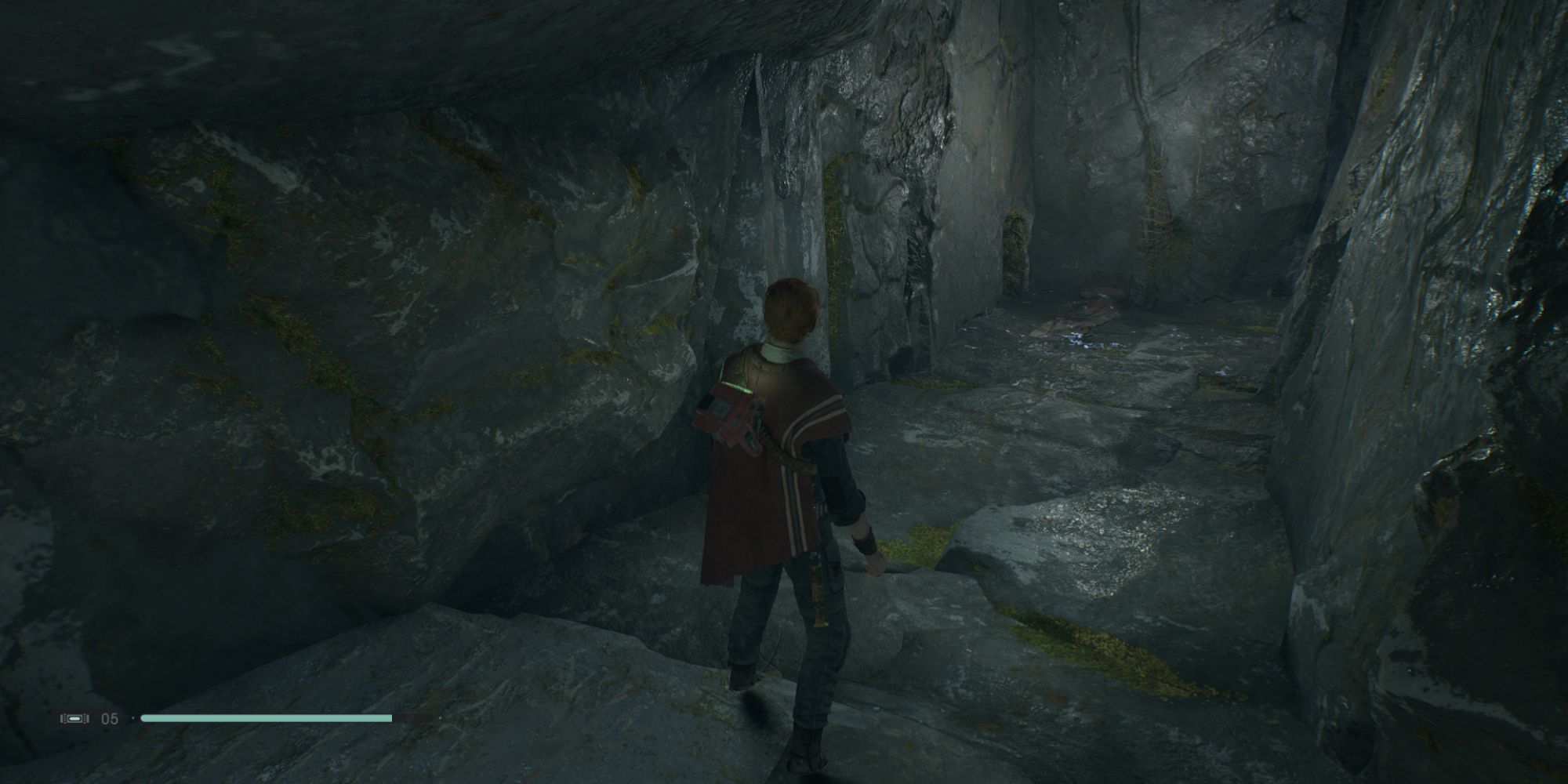Screen dimensions: 1568x784
Task: Select the stim canister icon
Action: coord(74,718)
